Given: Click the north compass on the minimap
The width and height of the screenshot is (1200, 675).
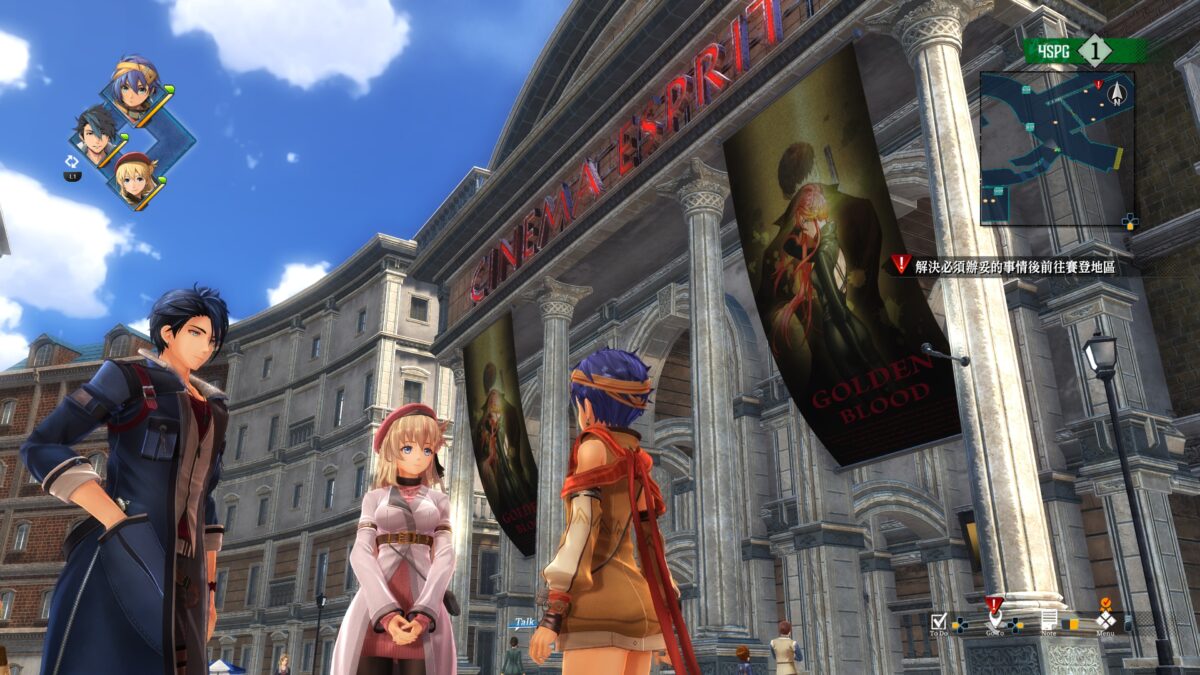Looking at the screenshot, I should coord(1118,95).
